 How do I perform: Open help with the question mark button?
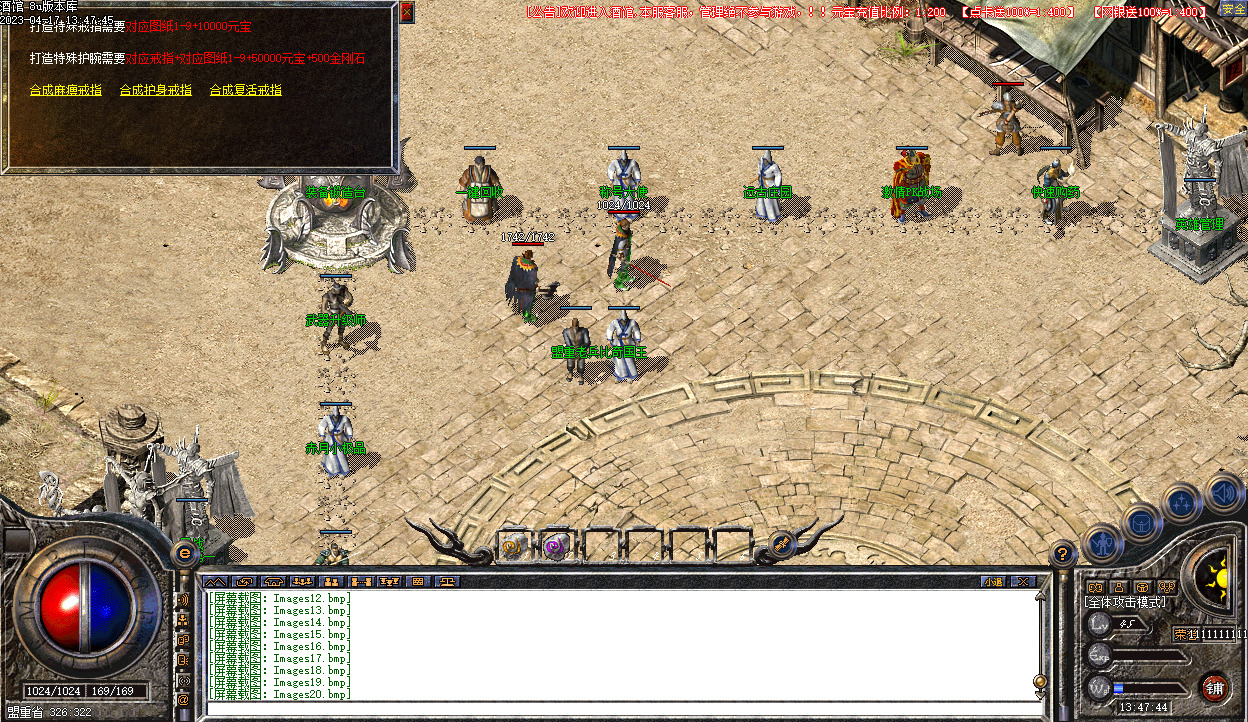[x=1063, y=552]
